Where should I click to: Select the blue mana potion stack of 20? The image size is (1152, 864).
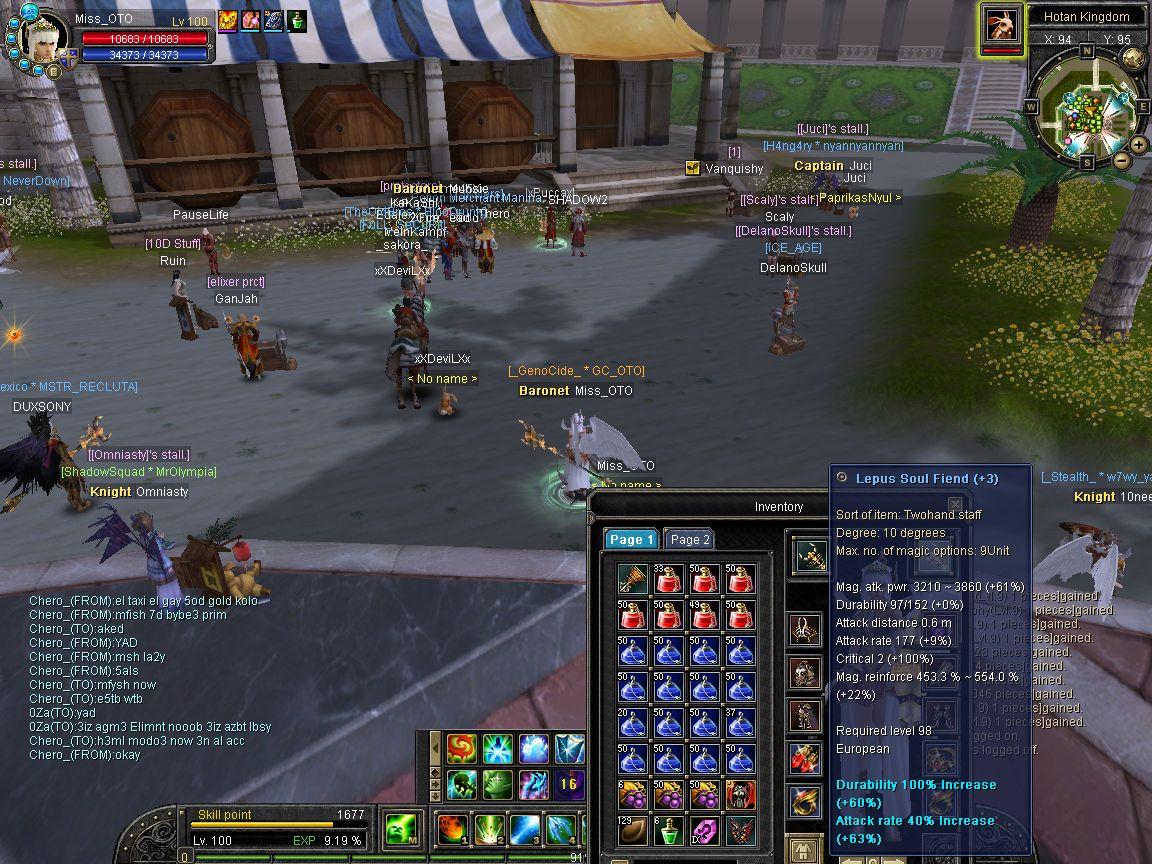632,723
